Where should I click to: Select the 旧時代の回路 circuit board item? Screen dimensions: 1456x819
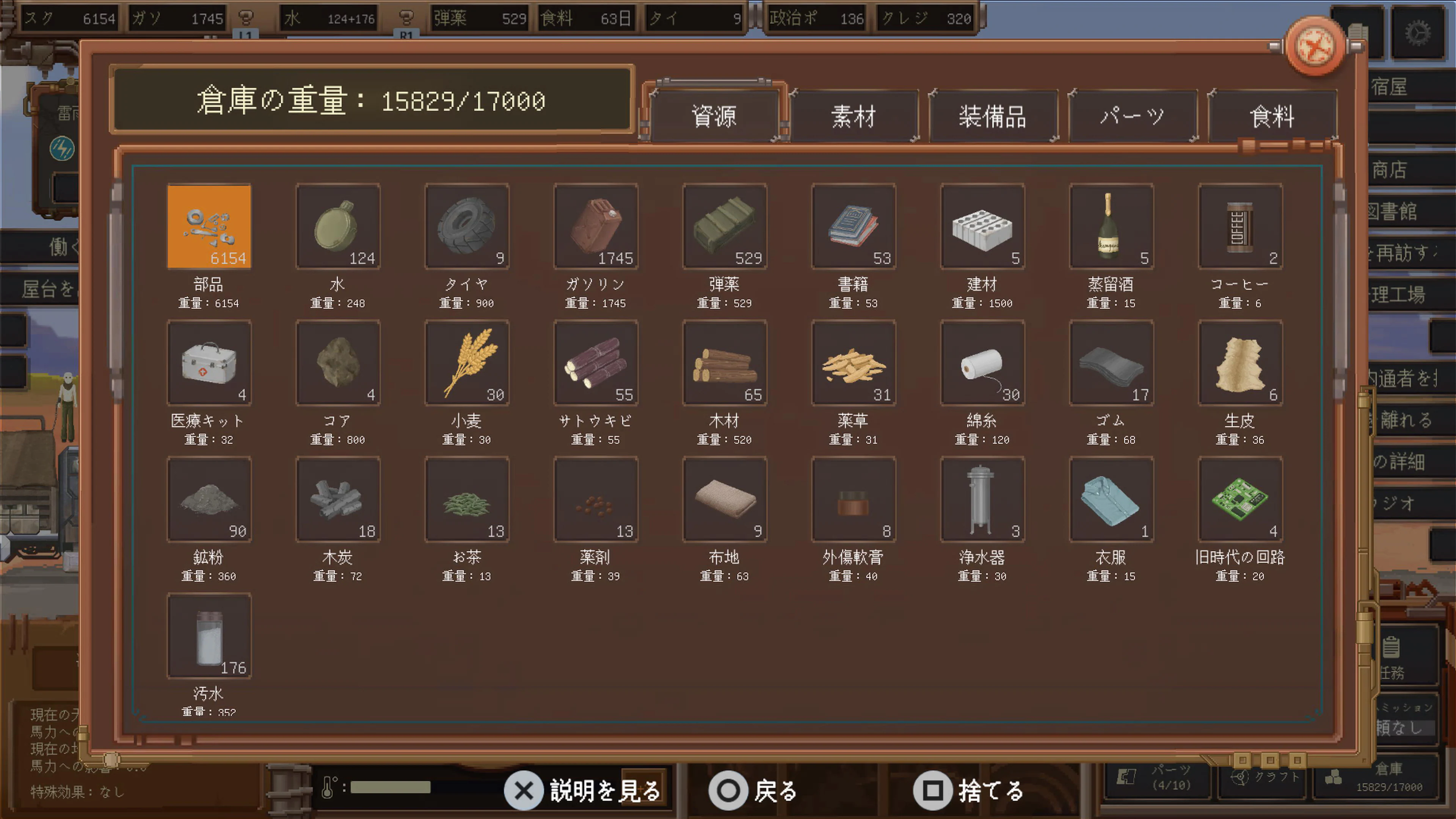[x=1240, y=500]
